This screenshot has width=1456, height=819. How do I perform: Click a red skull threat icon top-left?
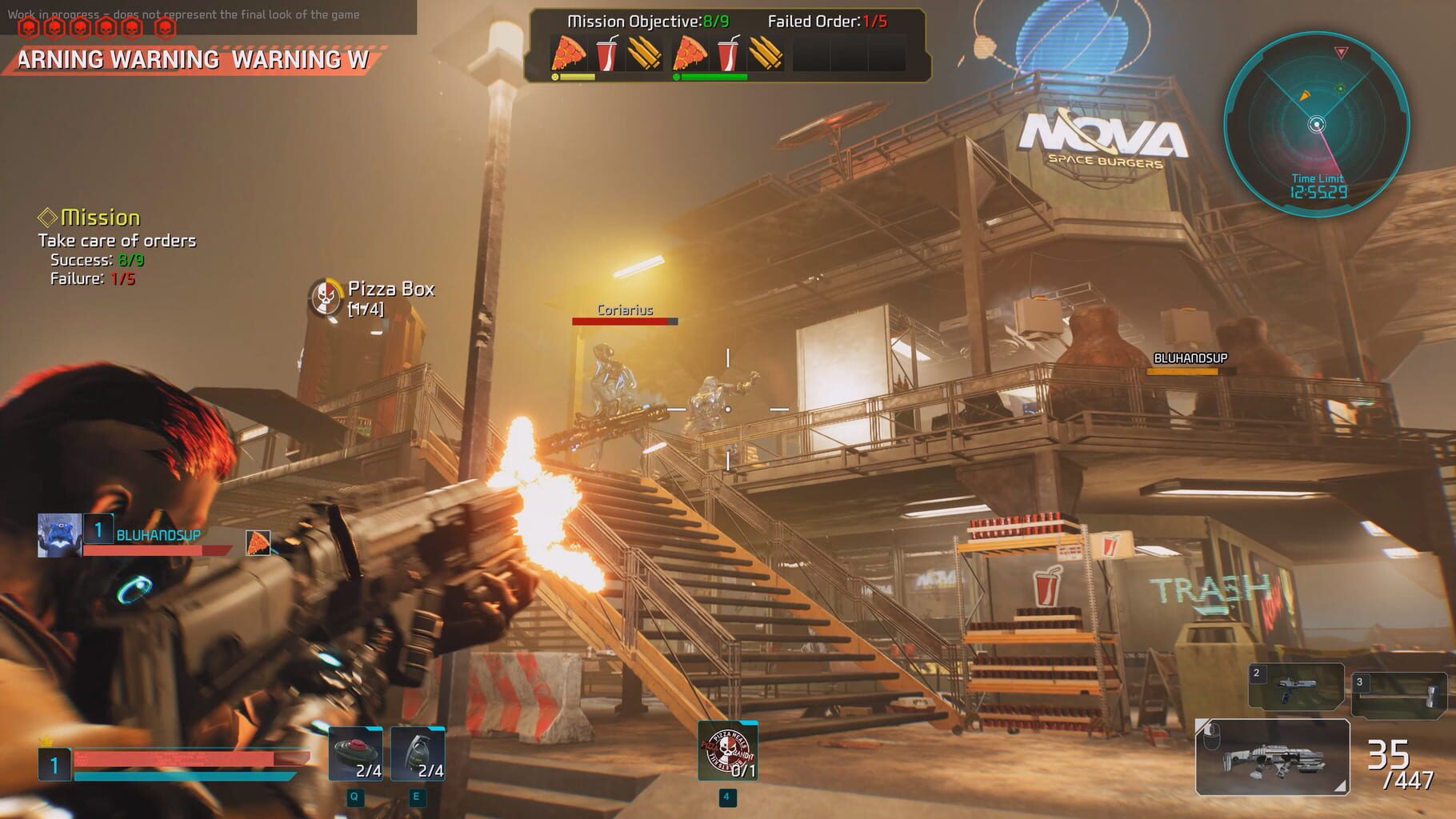point(30,26)
